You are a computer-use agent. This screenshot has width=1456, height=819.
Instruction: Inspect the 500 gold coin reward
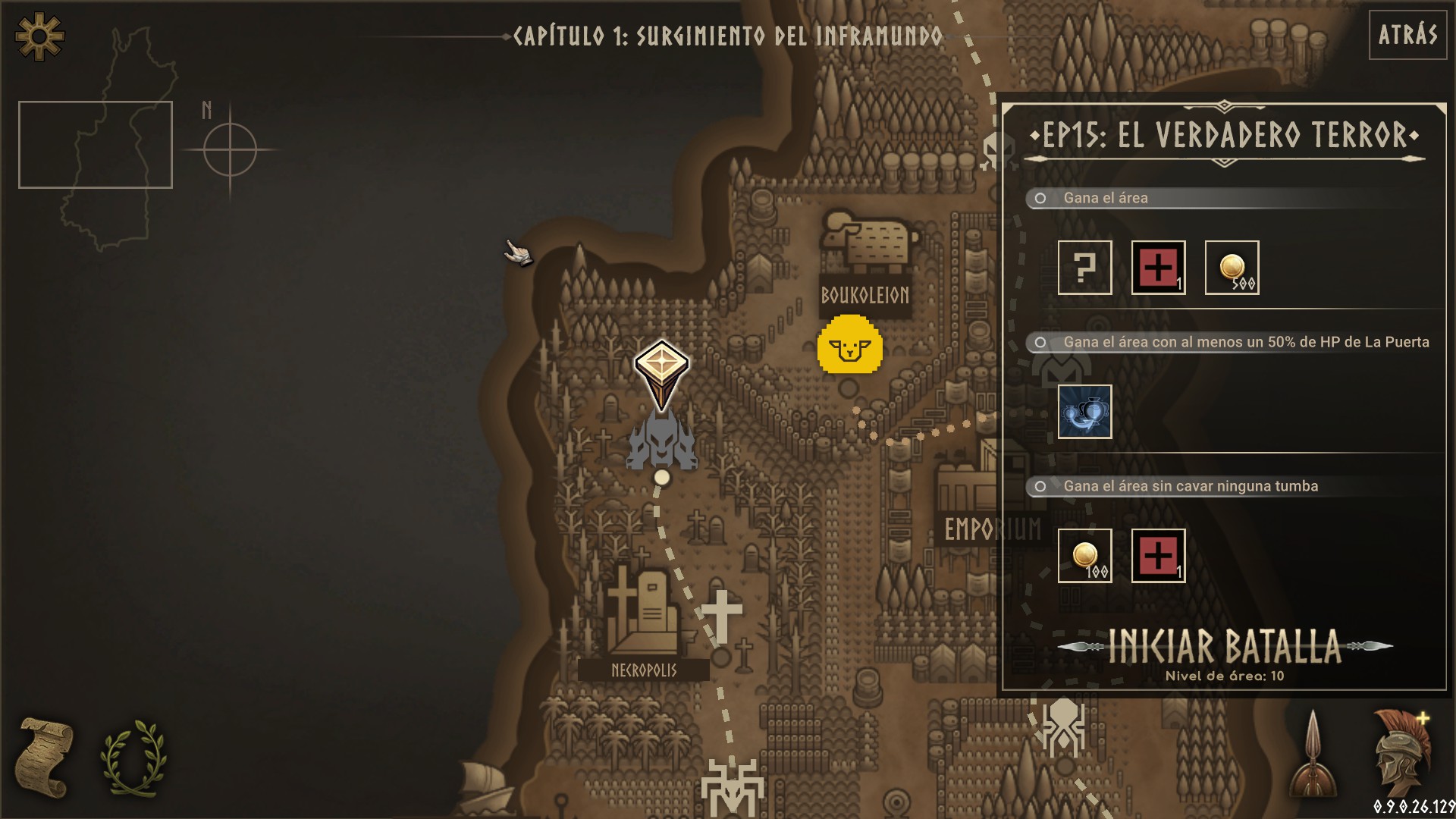click(1232, 268)
